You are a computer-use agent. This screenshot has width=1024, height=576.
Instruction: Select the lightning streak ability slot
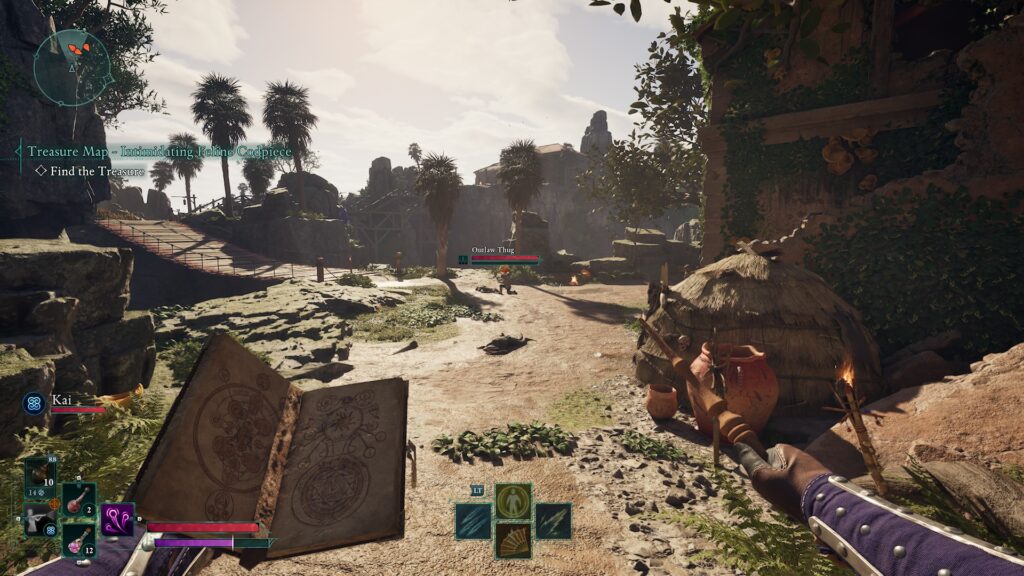click(553, 520)
